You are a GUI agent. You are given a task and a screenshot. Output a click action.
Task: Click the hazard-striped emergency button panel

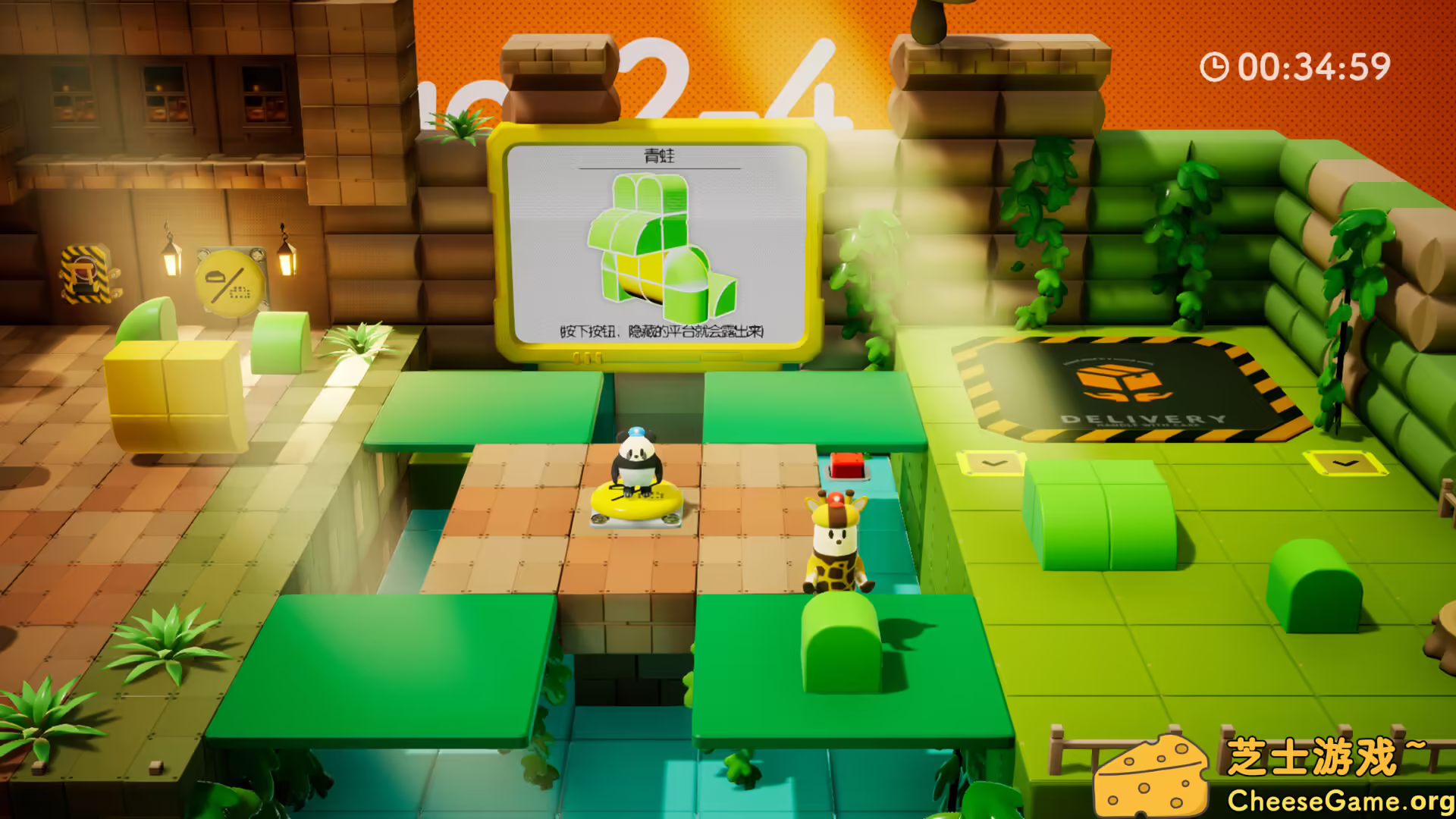click(83, 273)
